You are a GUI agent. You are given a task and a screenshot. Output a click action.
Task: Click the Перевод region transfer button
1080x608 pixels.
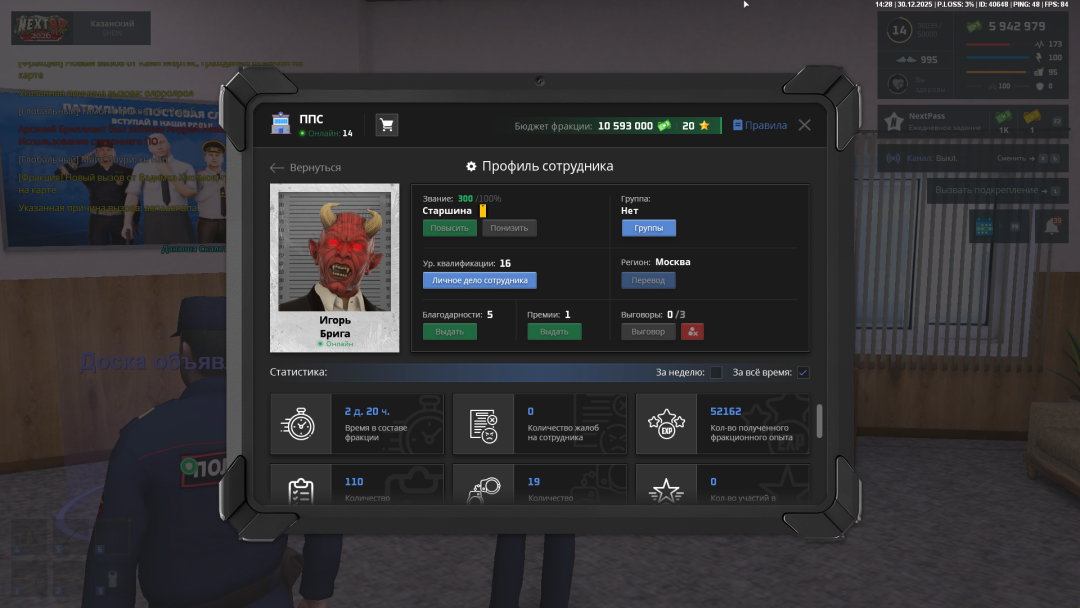click(x=648, y=281)
